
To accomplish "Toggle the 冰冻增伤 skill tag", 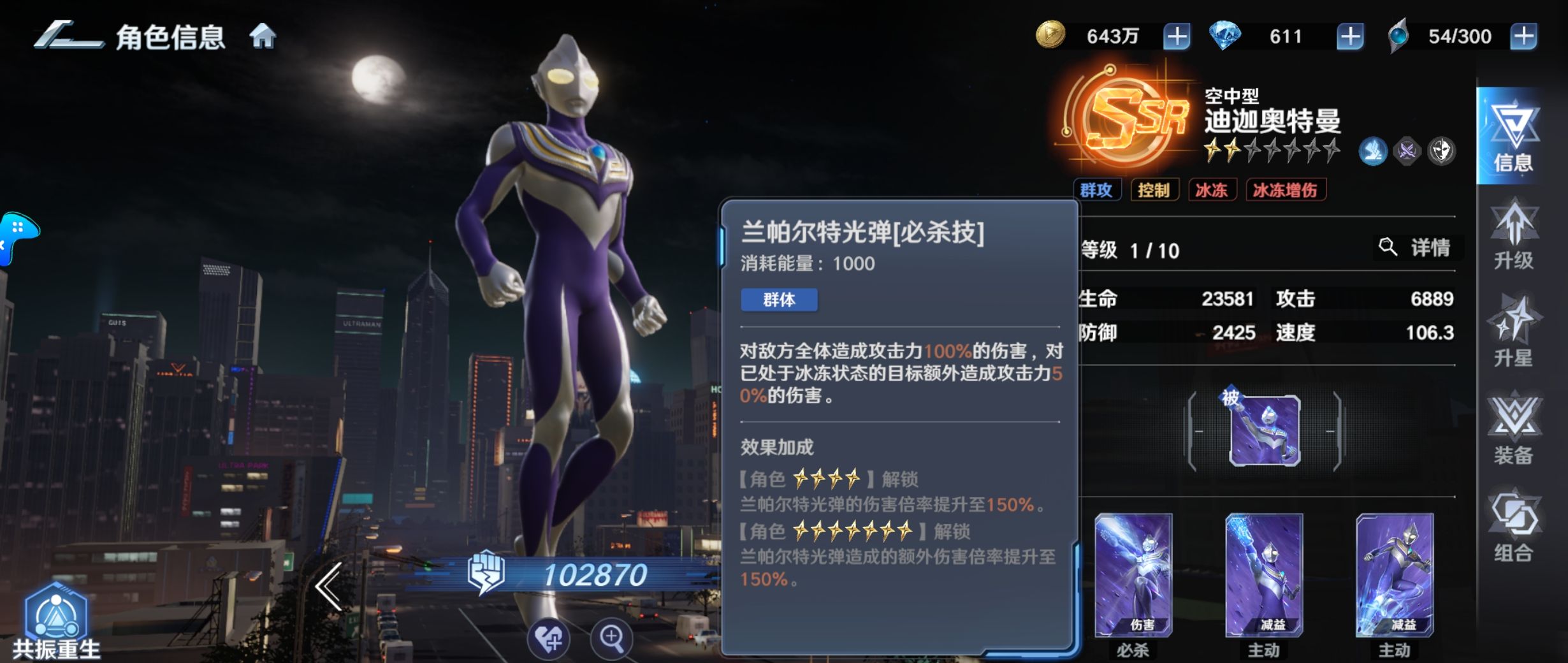I will 1286,189.
